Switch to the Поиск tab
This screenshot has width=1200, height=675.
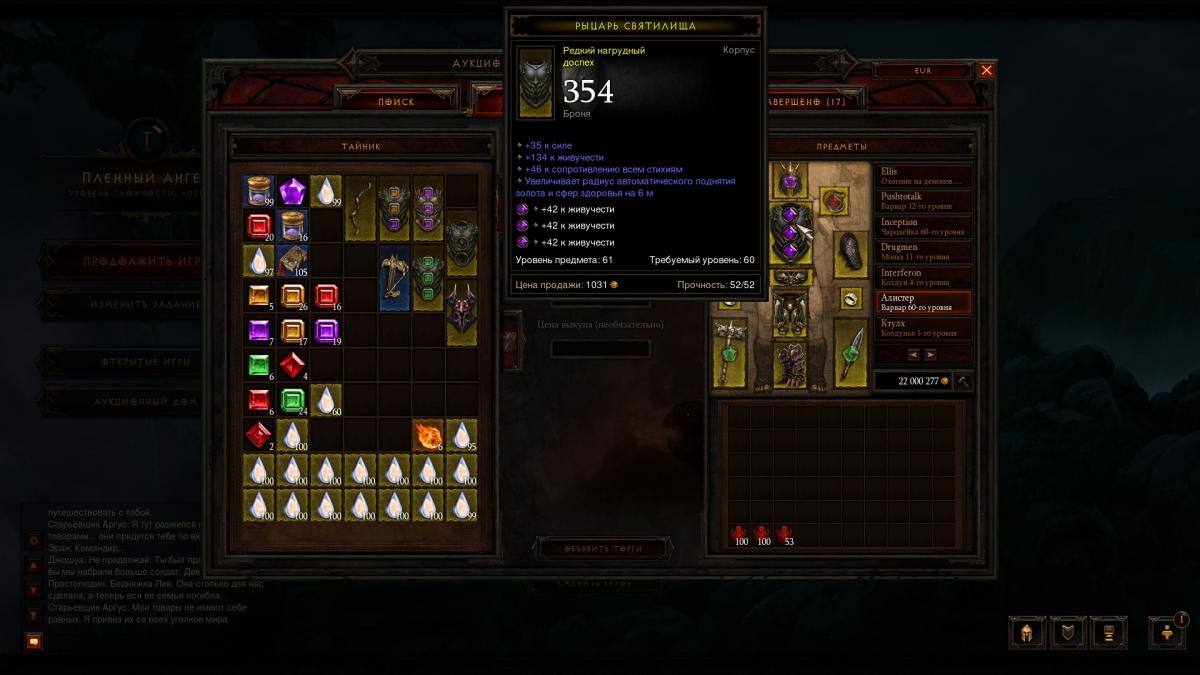click(396, 101)
